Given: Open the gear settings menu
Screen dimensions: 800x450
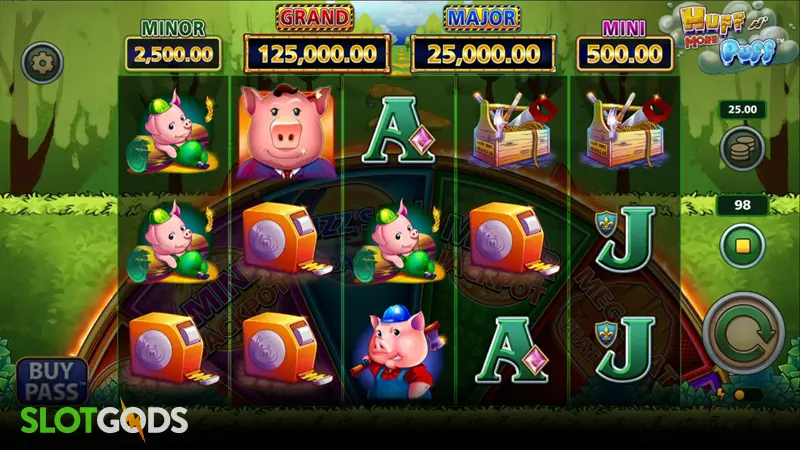Looking at the screenshot, I should pyautogui.click(x=43, y=62).
